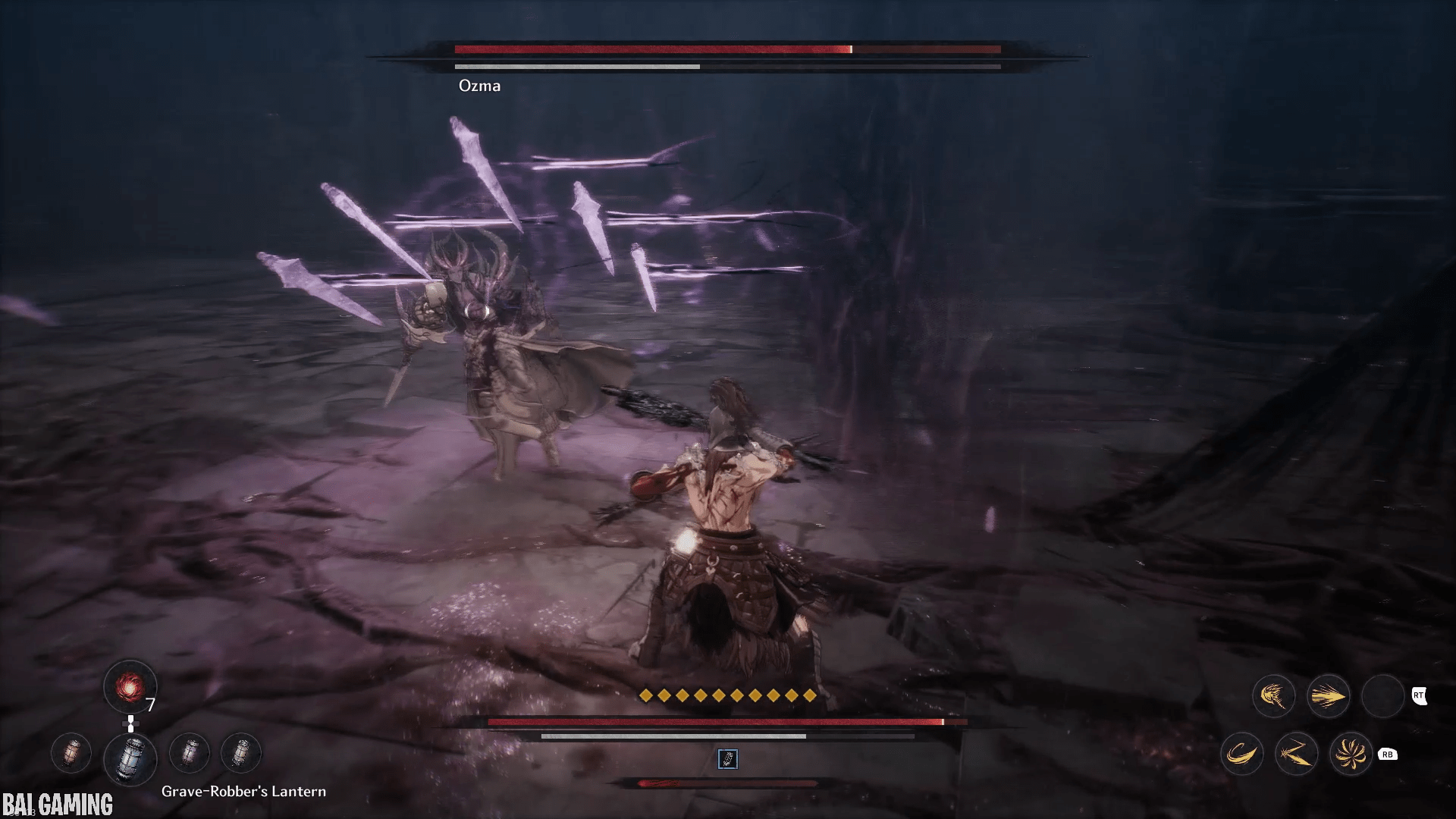Viewport: 1456px width, 819px height.
Task: Select the empty skill slot
Action: click(1382, 696)
